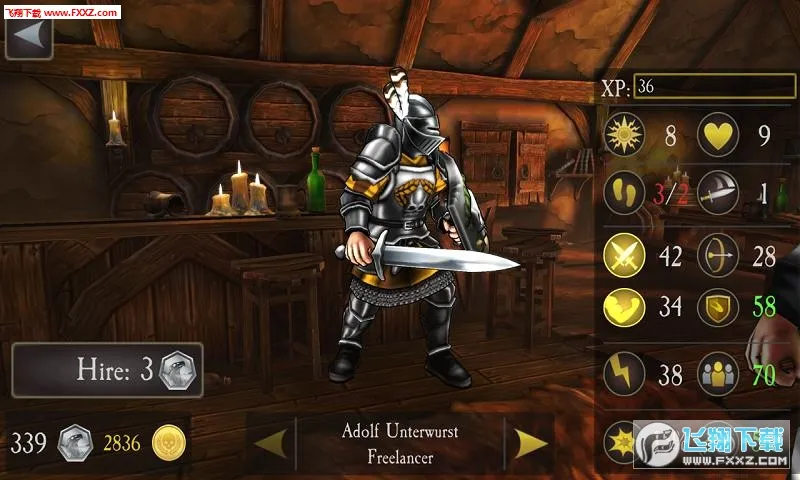
Task: Select the sun emblem stat icon
Action: tap(624, 136)
